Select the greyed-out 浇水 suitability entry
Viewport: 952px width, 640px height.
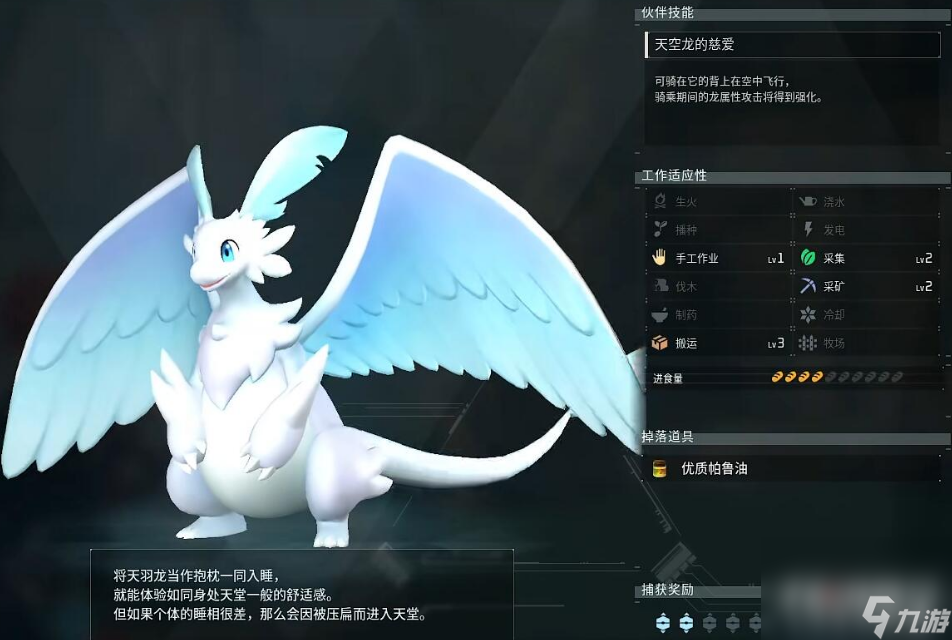point(866,202)
